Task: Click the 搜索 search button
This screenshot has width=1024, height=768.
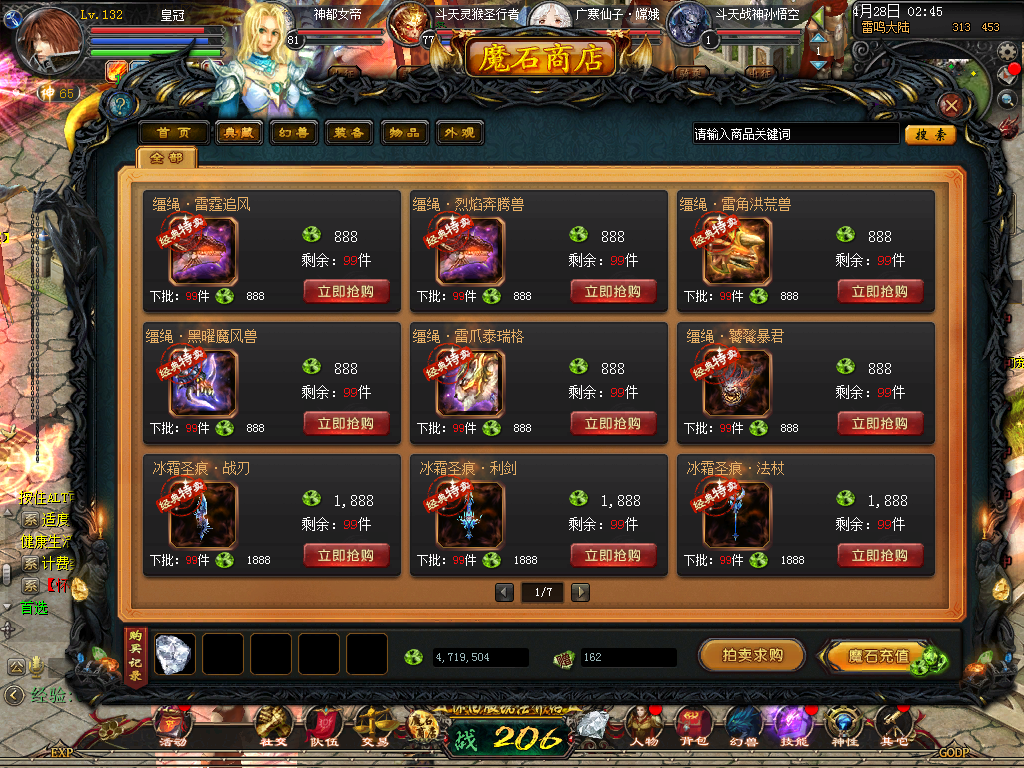Action: tap(930, 134)
